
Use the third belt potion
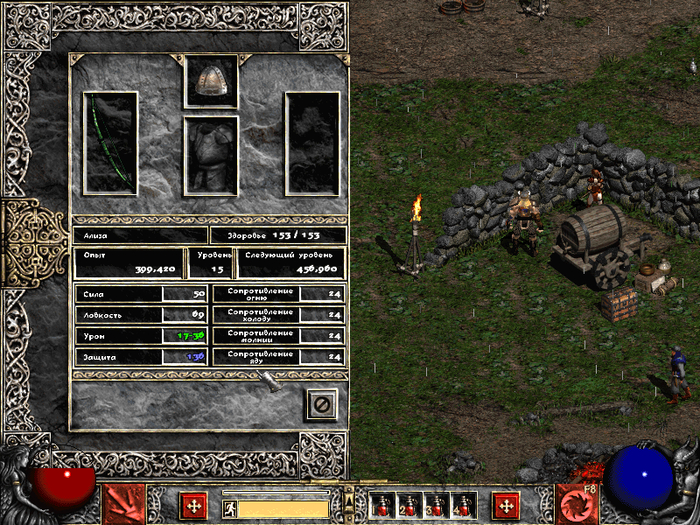point(436,505)
